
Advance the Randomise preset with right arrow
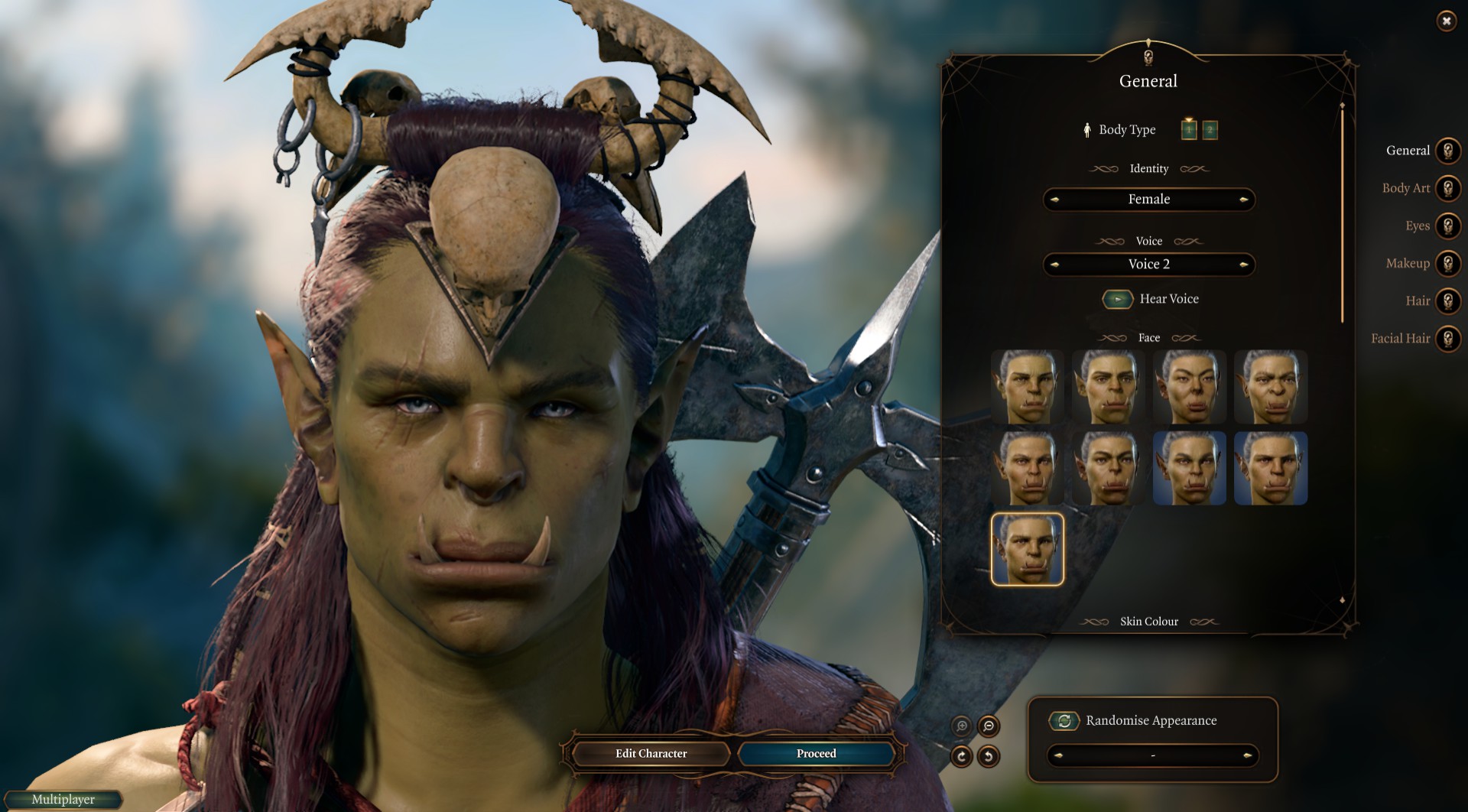(1247, 755)
